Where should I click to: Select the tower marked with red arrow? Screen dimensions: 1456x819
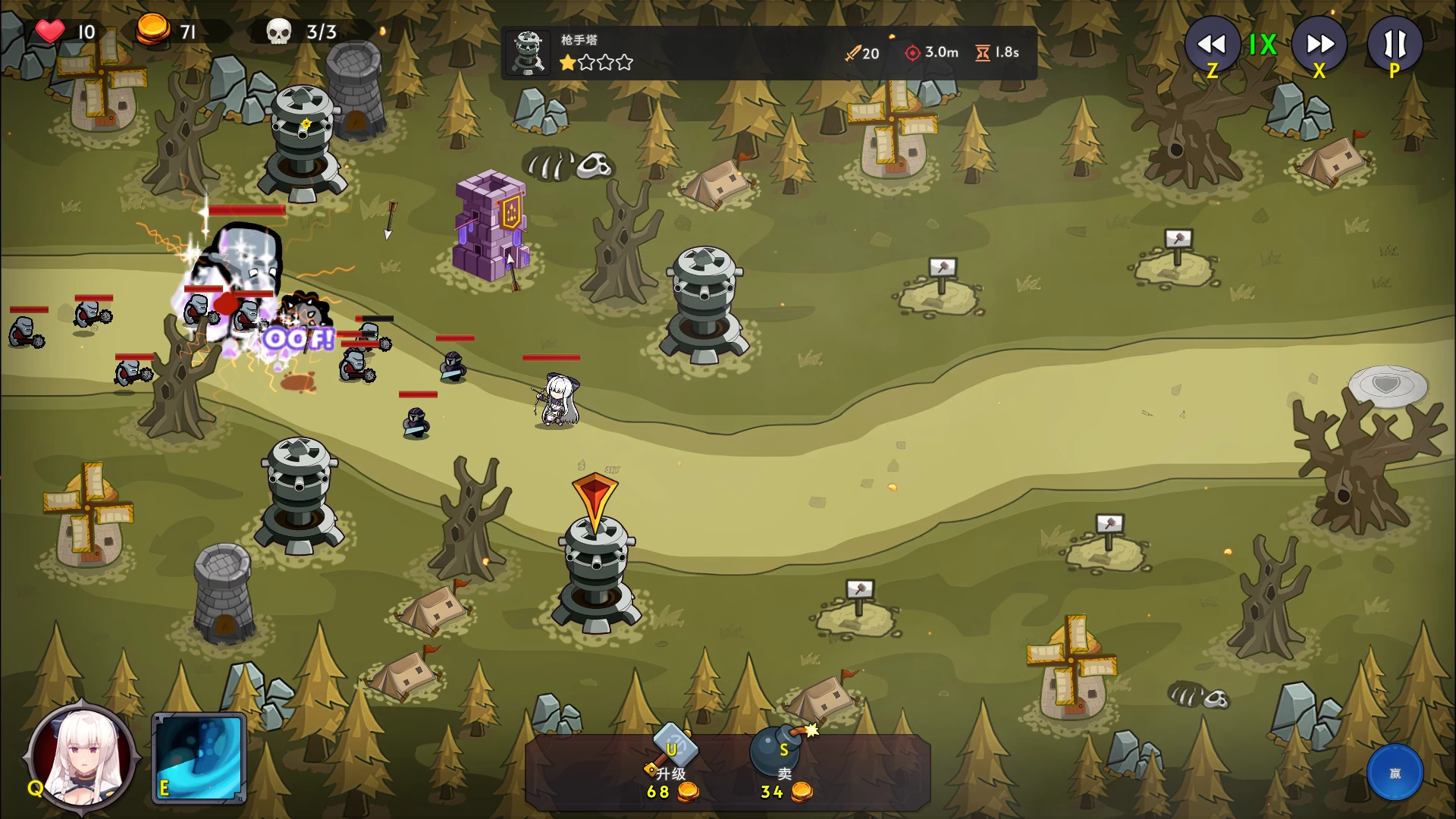[597, 573]
